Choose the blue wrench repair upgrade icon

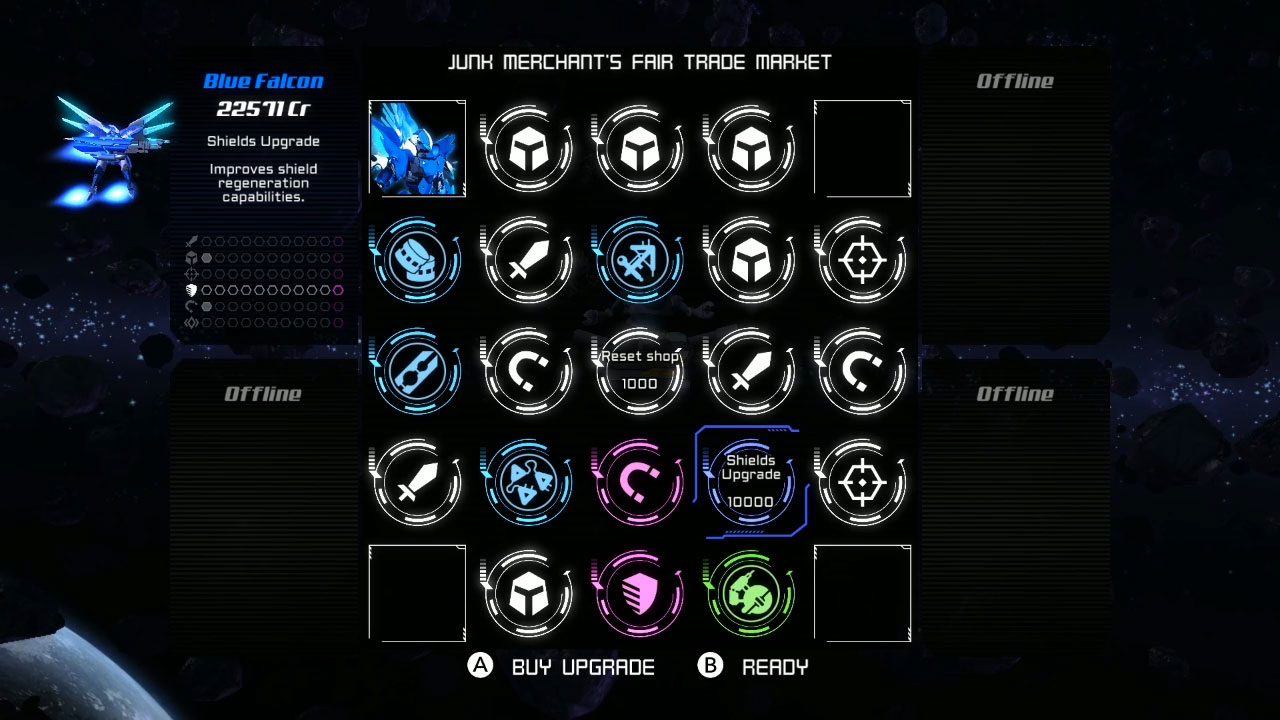click(417, 371)
